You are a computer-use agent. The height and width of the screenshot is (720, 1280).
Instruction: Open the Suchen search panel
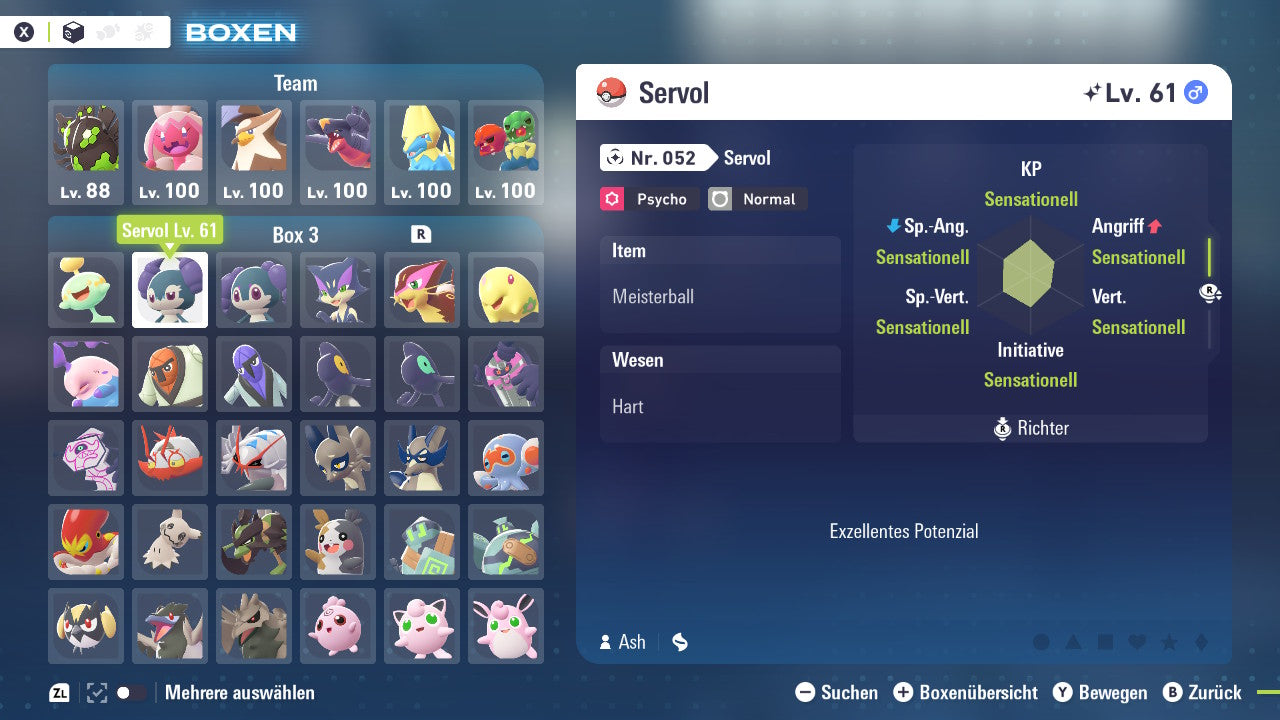842,692
